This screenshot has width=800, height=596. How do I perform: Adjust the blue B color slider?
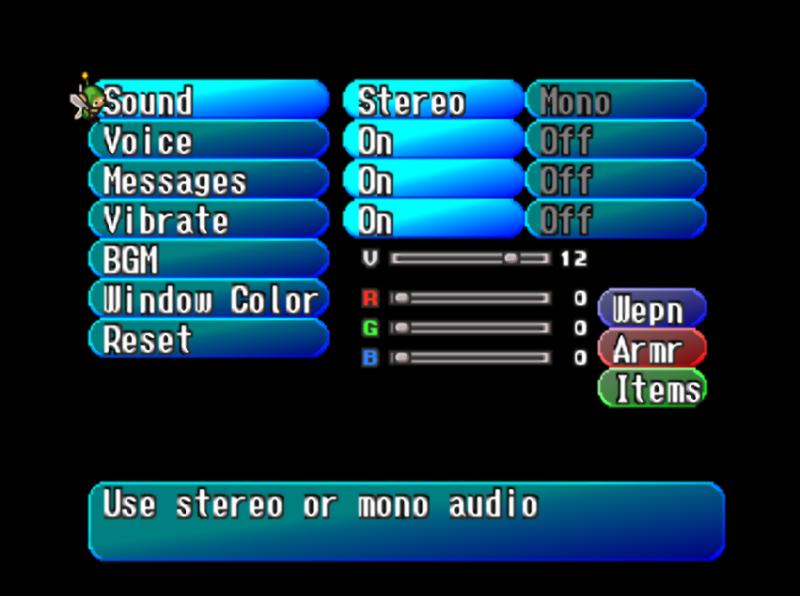(470, 357)
